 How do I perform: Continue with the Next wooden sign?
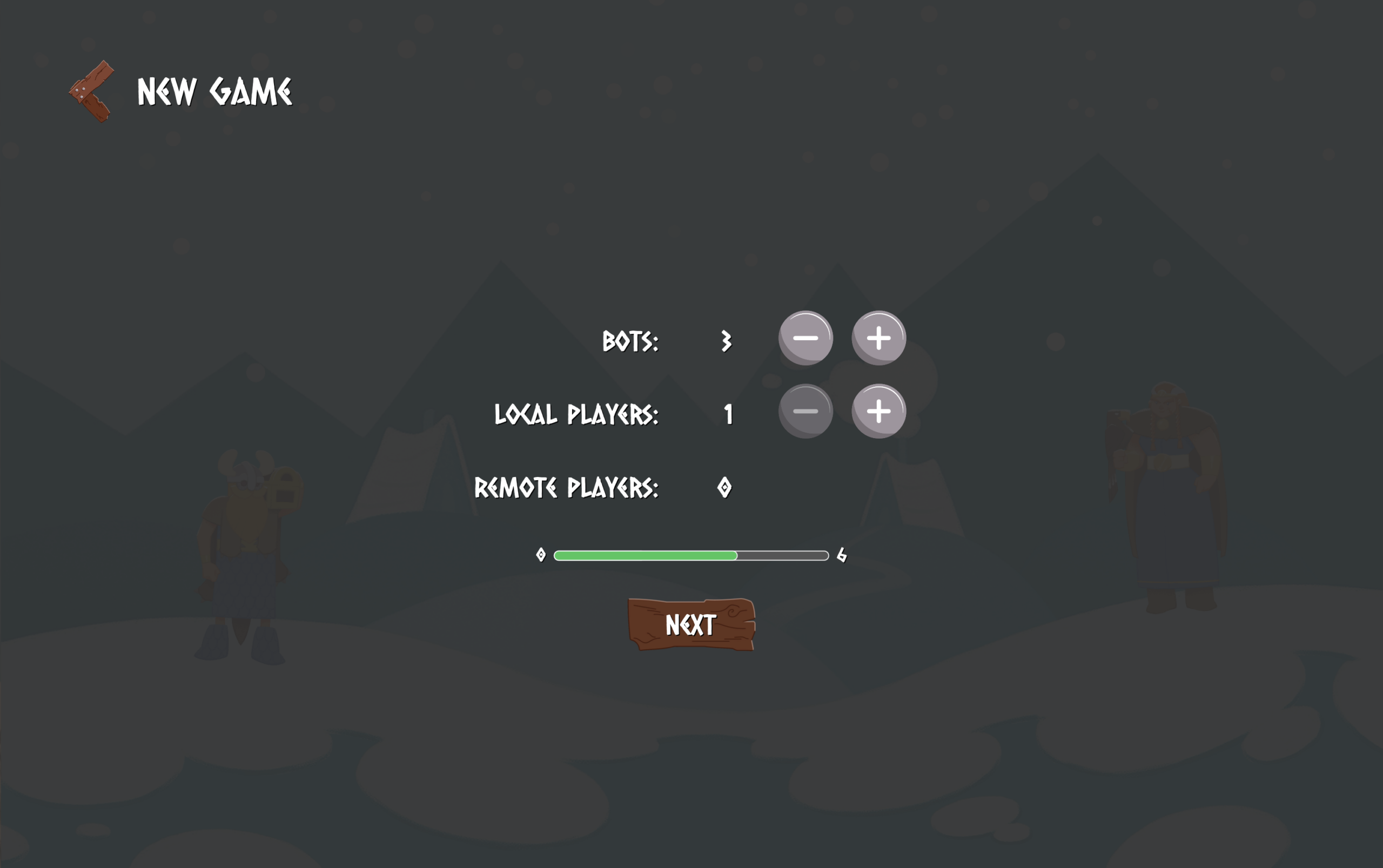691,624
